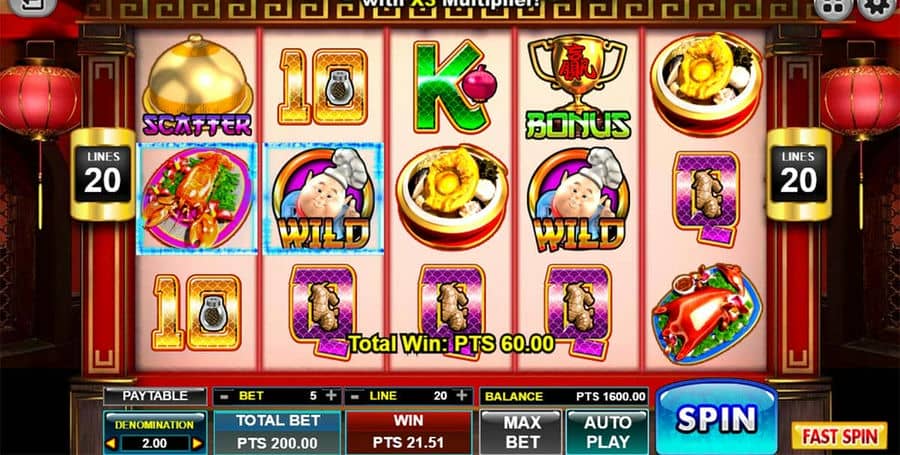Screen dimensions: 900x455
Task: Click the four-dot icon beside the gear
Action: click(832, 8)
